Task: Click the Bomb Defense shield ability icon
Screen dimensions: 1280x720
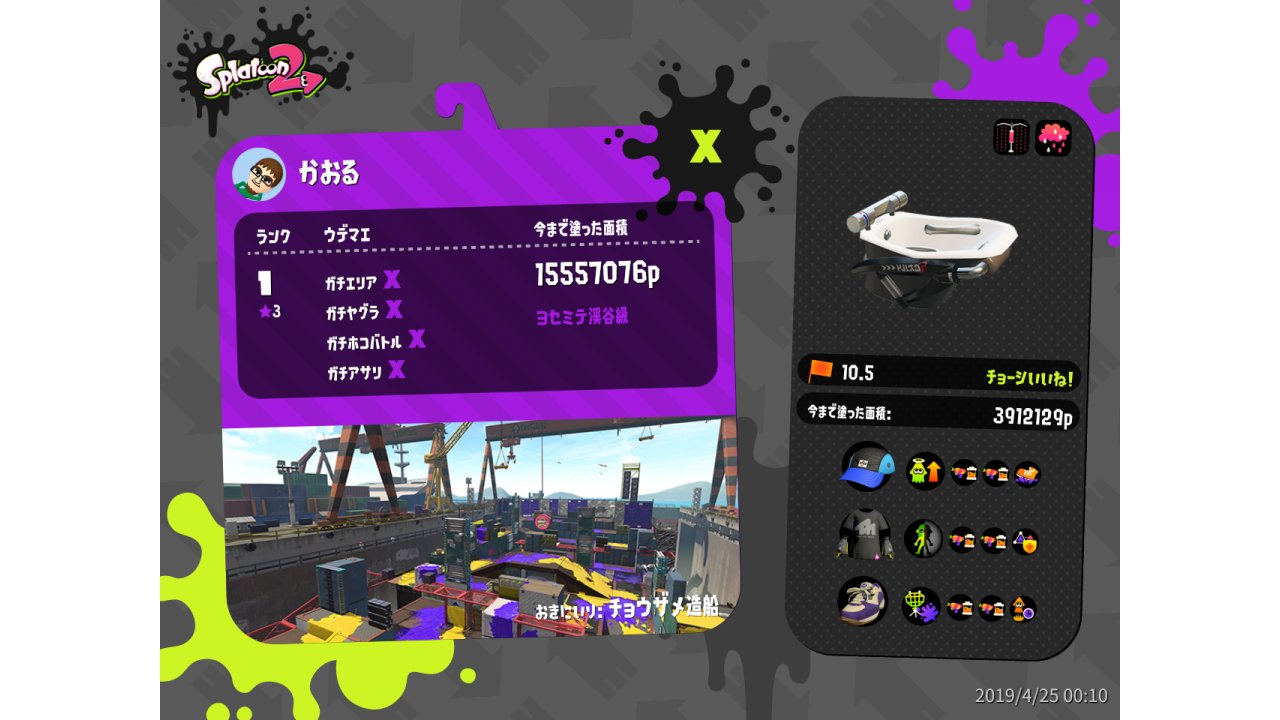Action: click(1025, 541)
